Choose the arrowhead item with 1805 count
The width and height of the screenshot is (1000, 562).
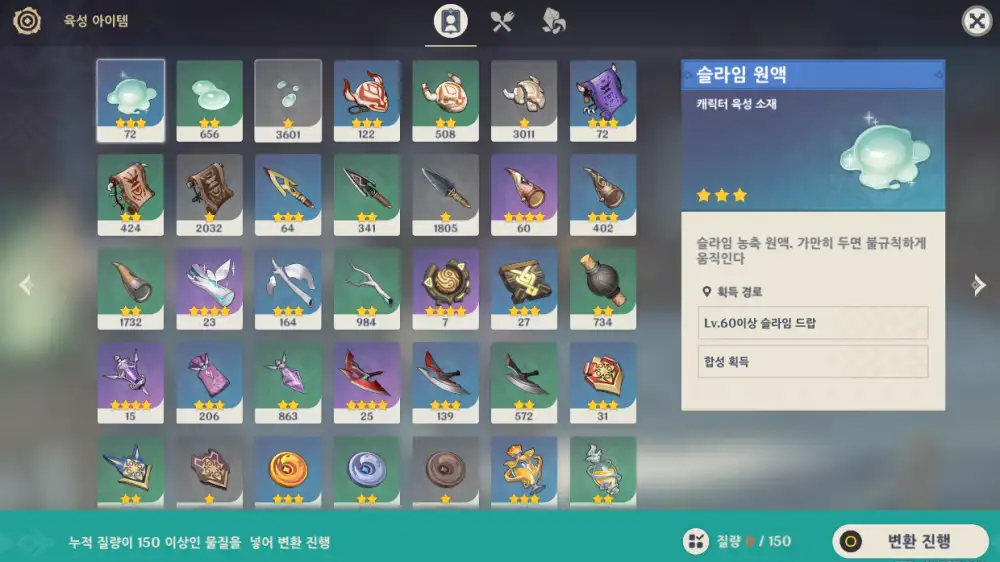(x=446, y=193)
